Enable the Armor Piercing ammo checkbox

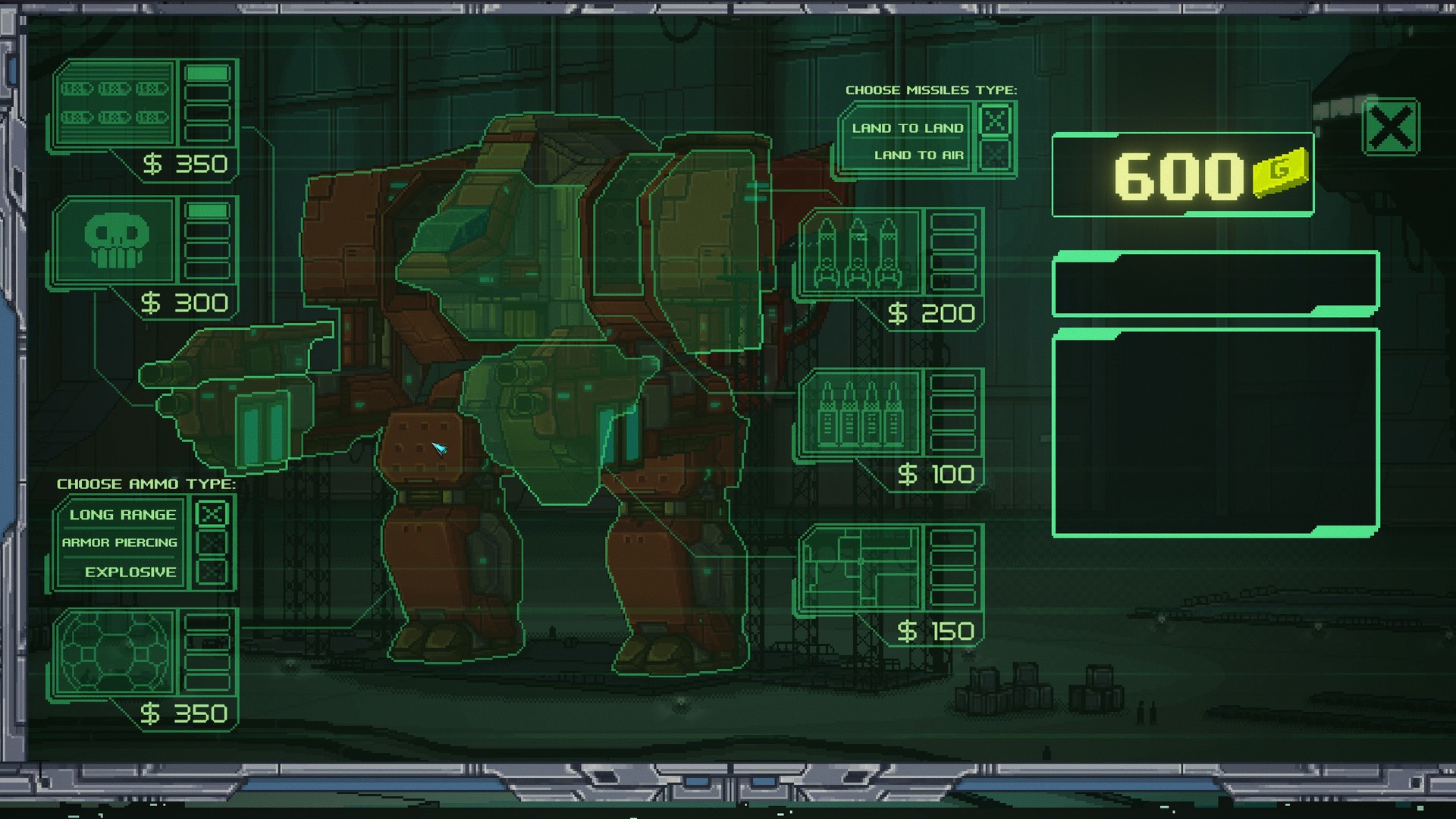213,541
